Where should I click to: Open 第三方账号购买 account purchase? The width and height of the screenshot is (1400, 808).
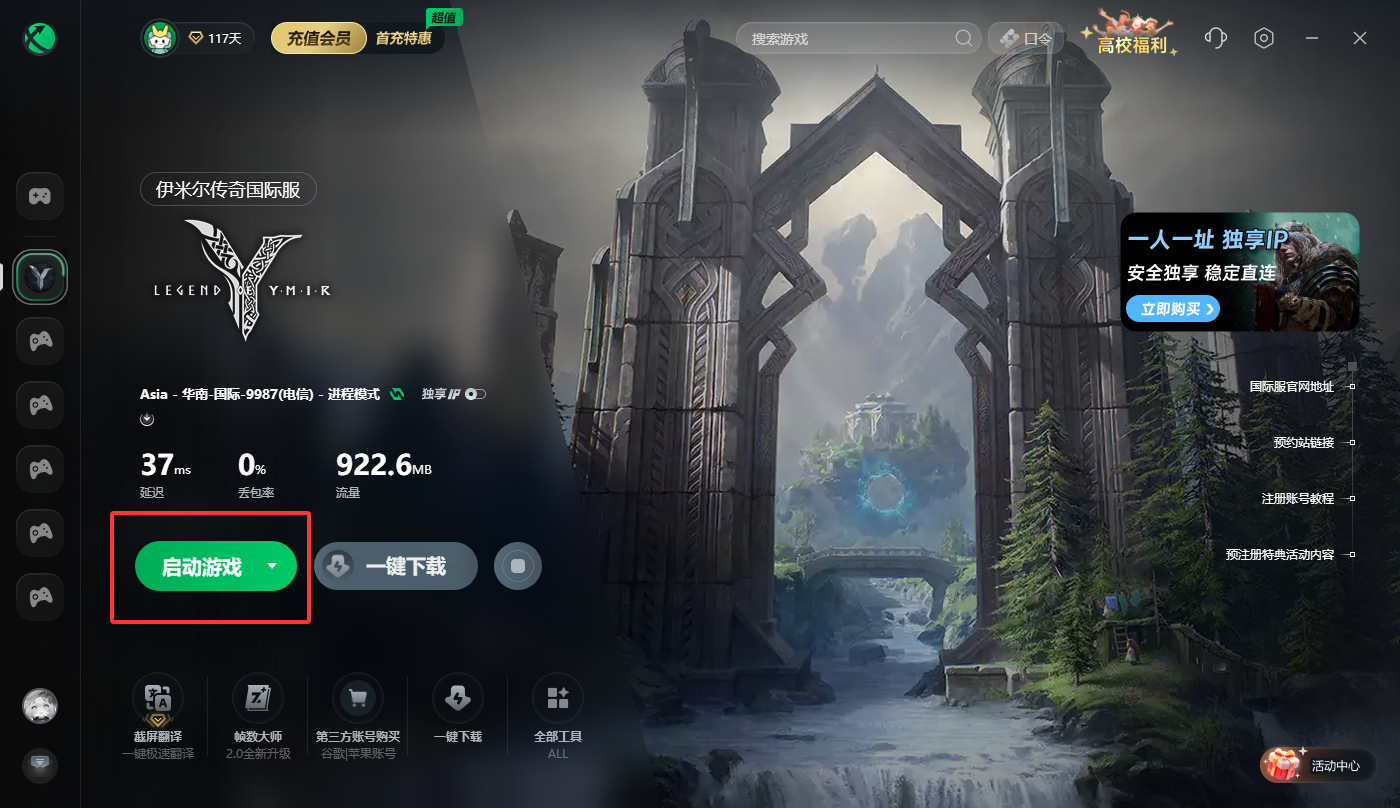pos(358,698)
